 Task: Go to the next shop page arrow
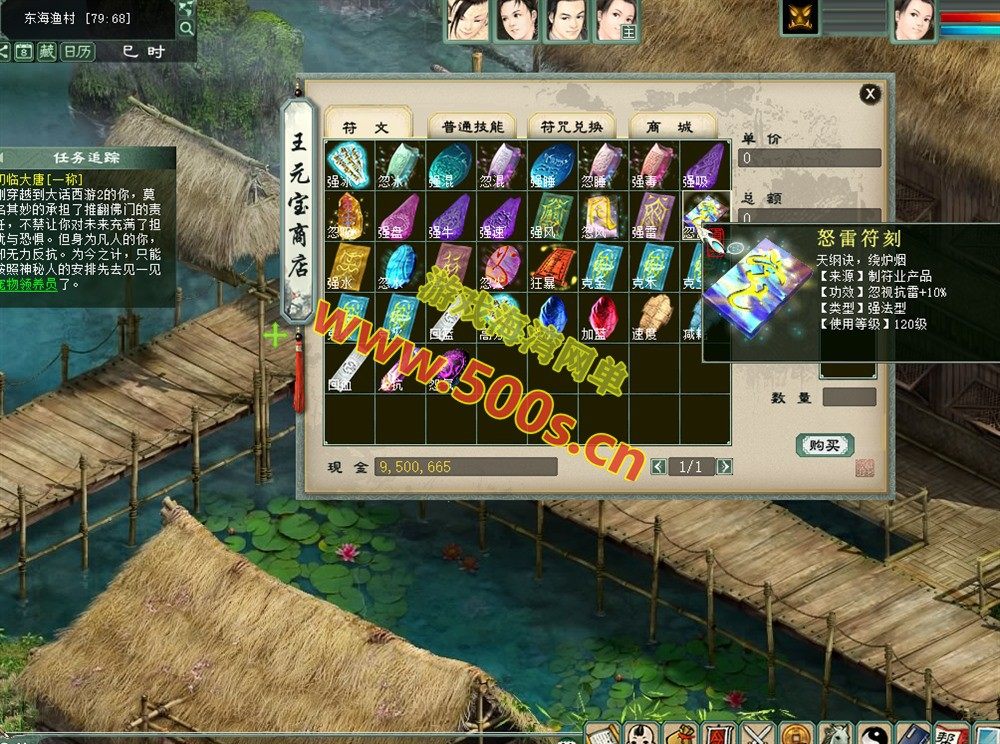[x=724, y=467]
